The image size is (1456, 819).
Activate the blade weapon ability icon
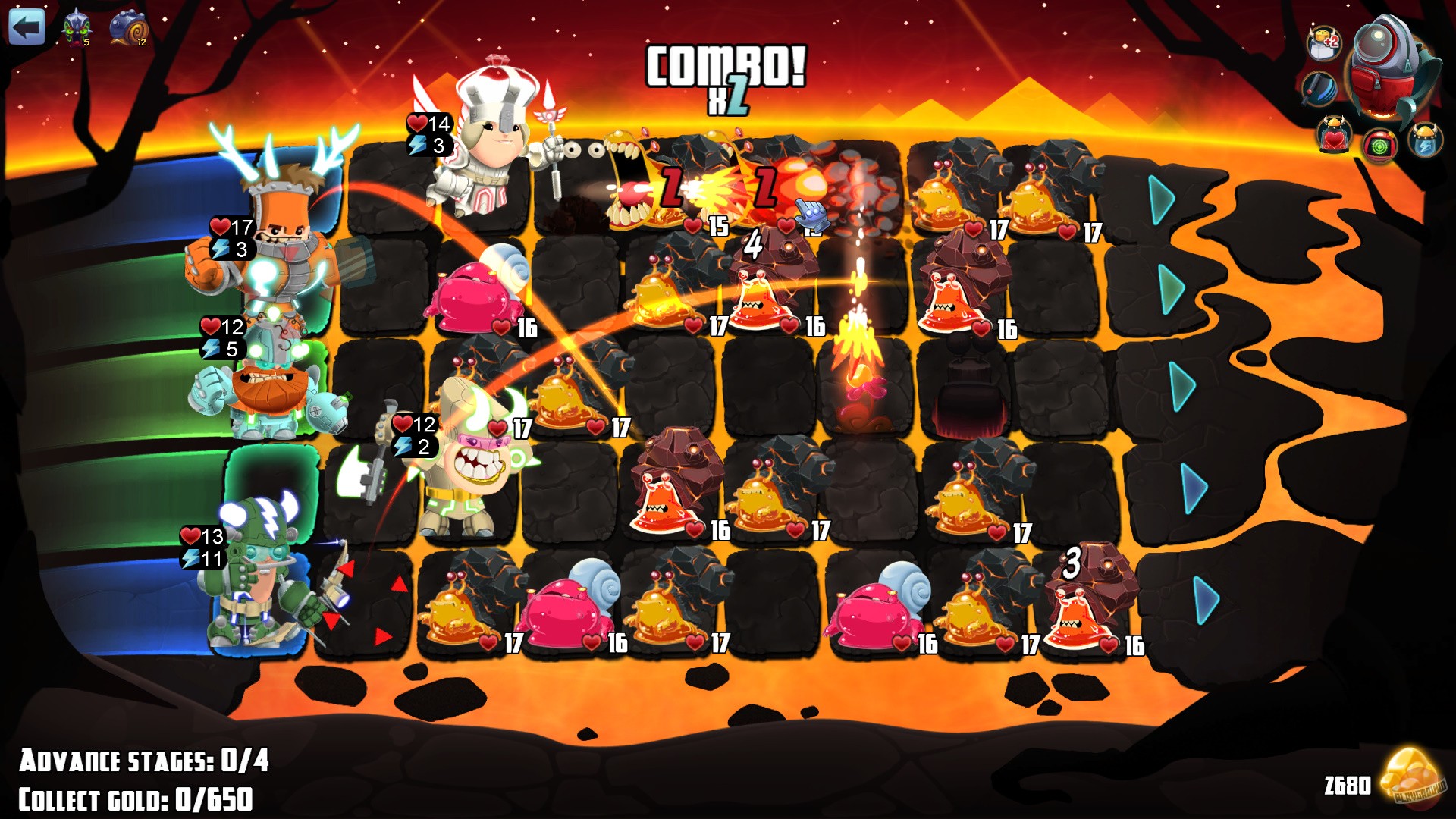click(1319, 89)
